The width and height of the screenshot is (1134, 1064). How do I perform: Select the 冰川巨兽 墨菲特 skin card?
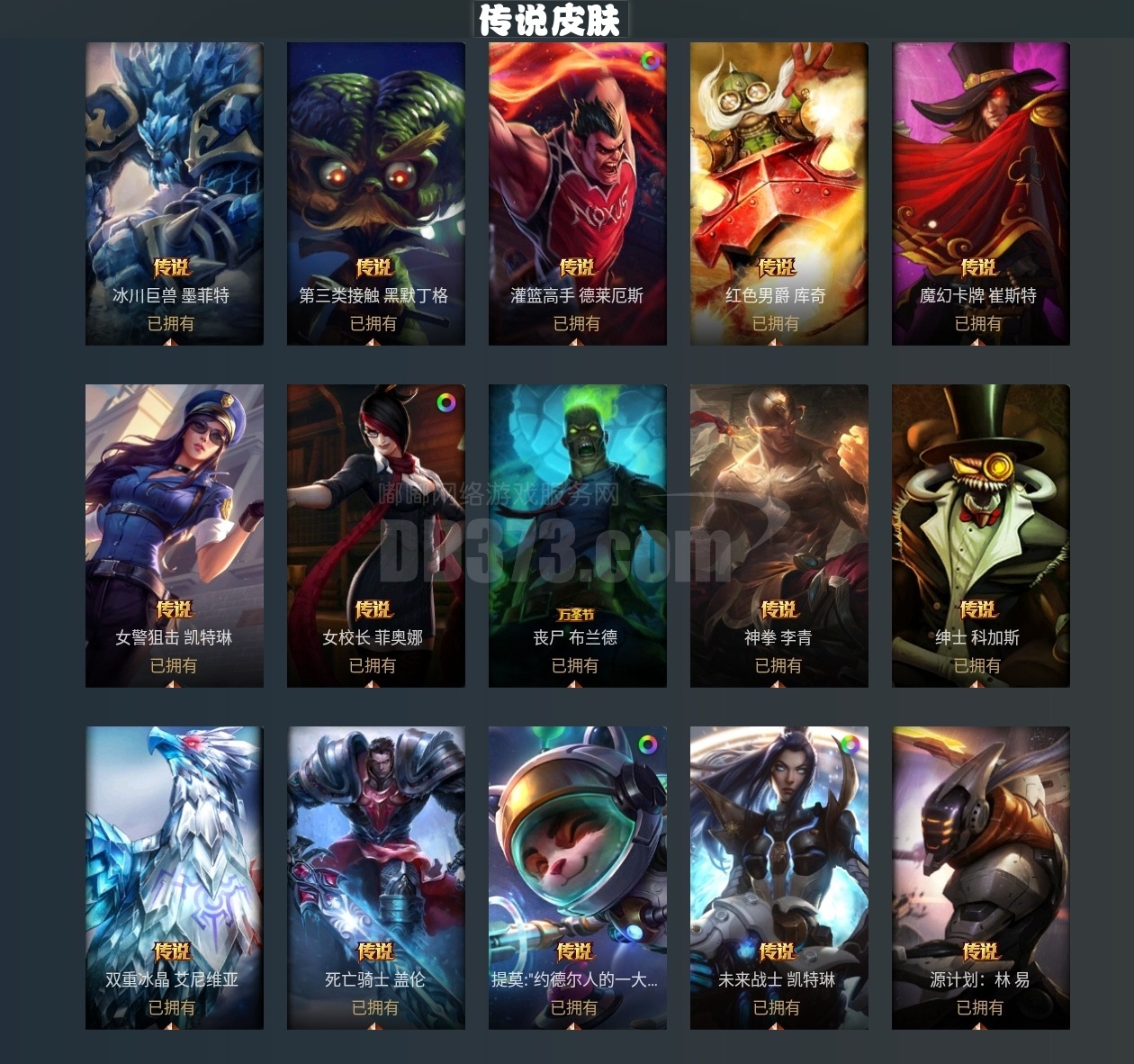174,194
